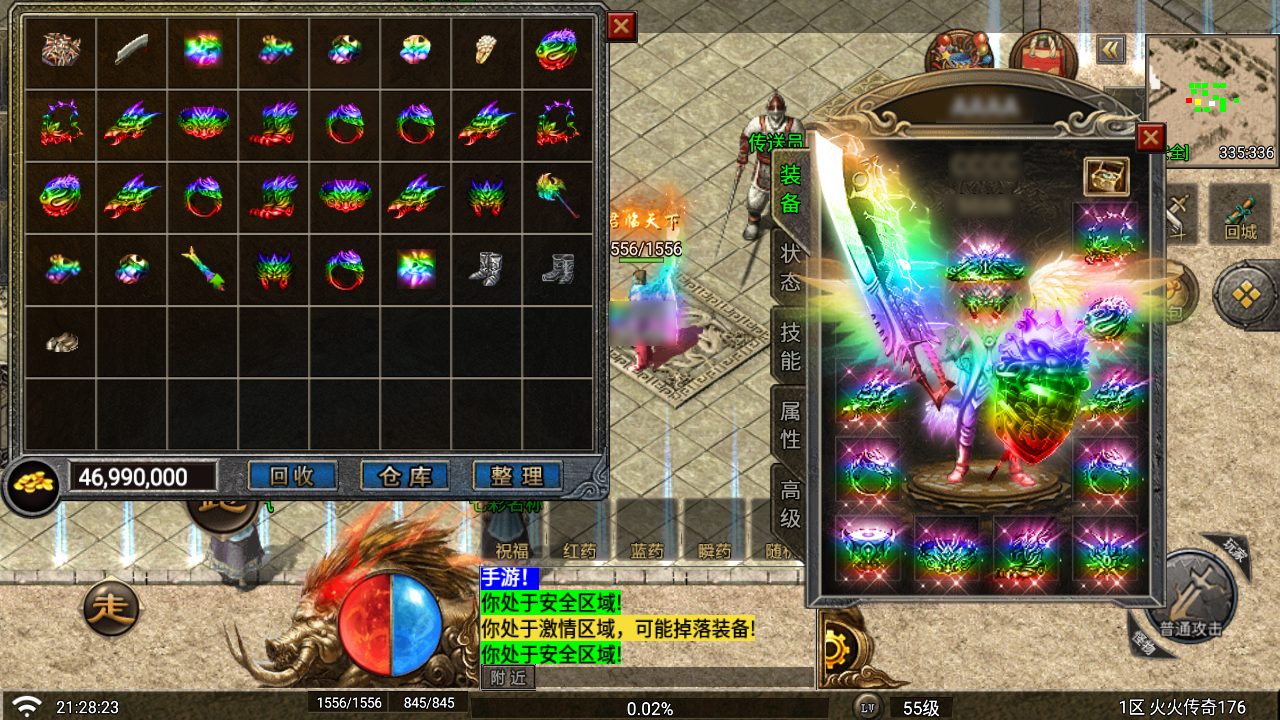Sort the bag with 整理
1280x720 pixels.
(517, 476)
